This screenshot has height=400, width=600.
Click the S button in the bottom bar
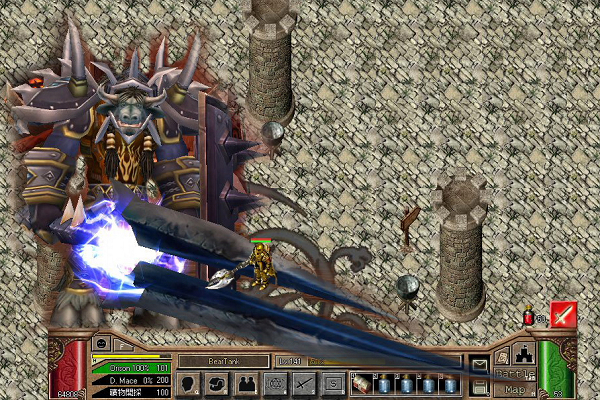pyautogui.click(x=333, y=382)
